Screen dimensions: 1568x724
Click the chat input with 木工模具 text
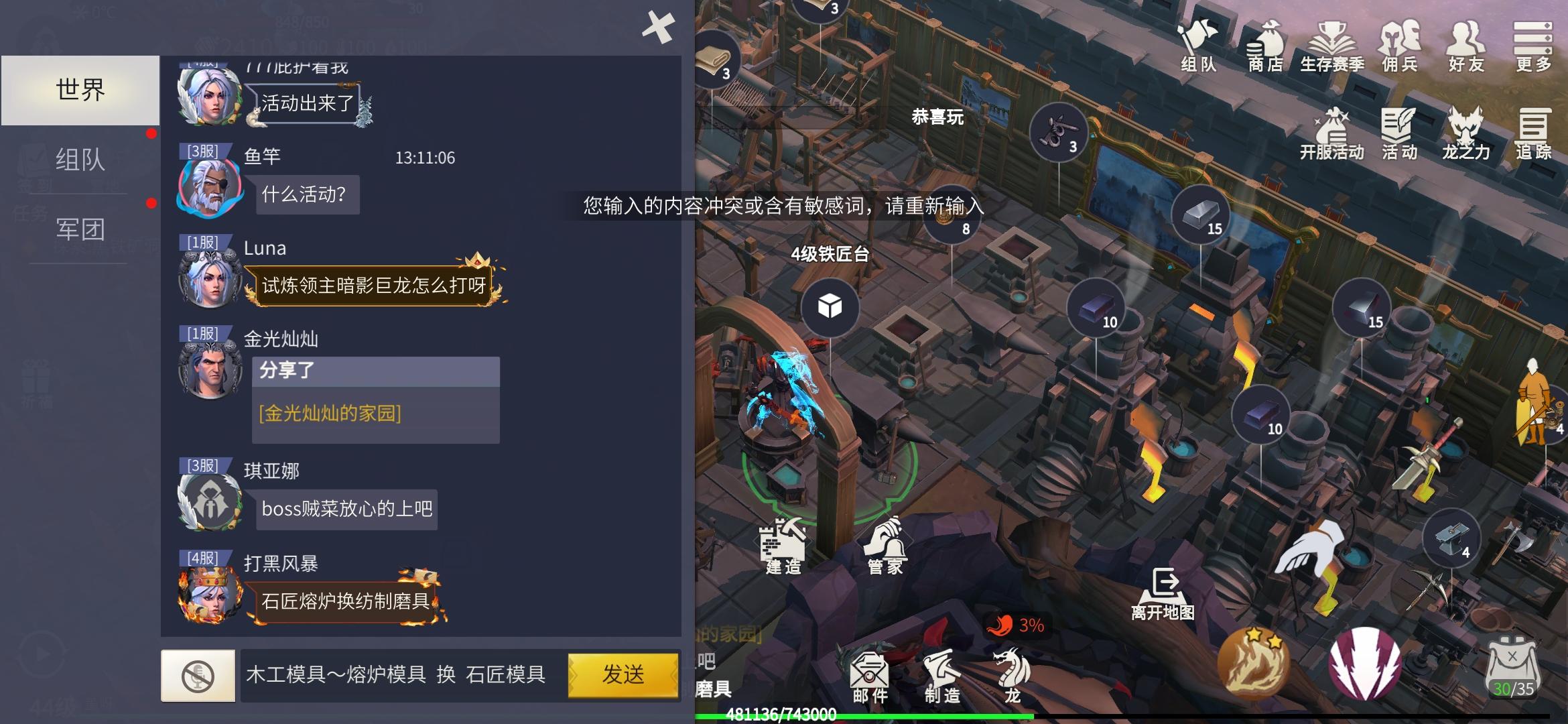coord(395,675)
